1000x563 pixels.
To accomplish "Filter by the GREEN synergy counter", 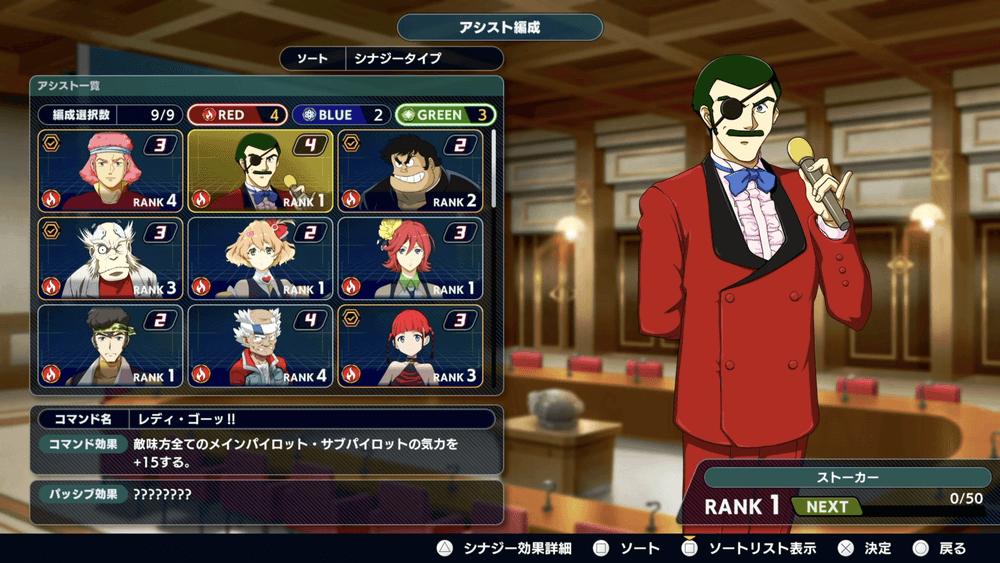I will (x=445, y=115).
